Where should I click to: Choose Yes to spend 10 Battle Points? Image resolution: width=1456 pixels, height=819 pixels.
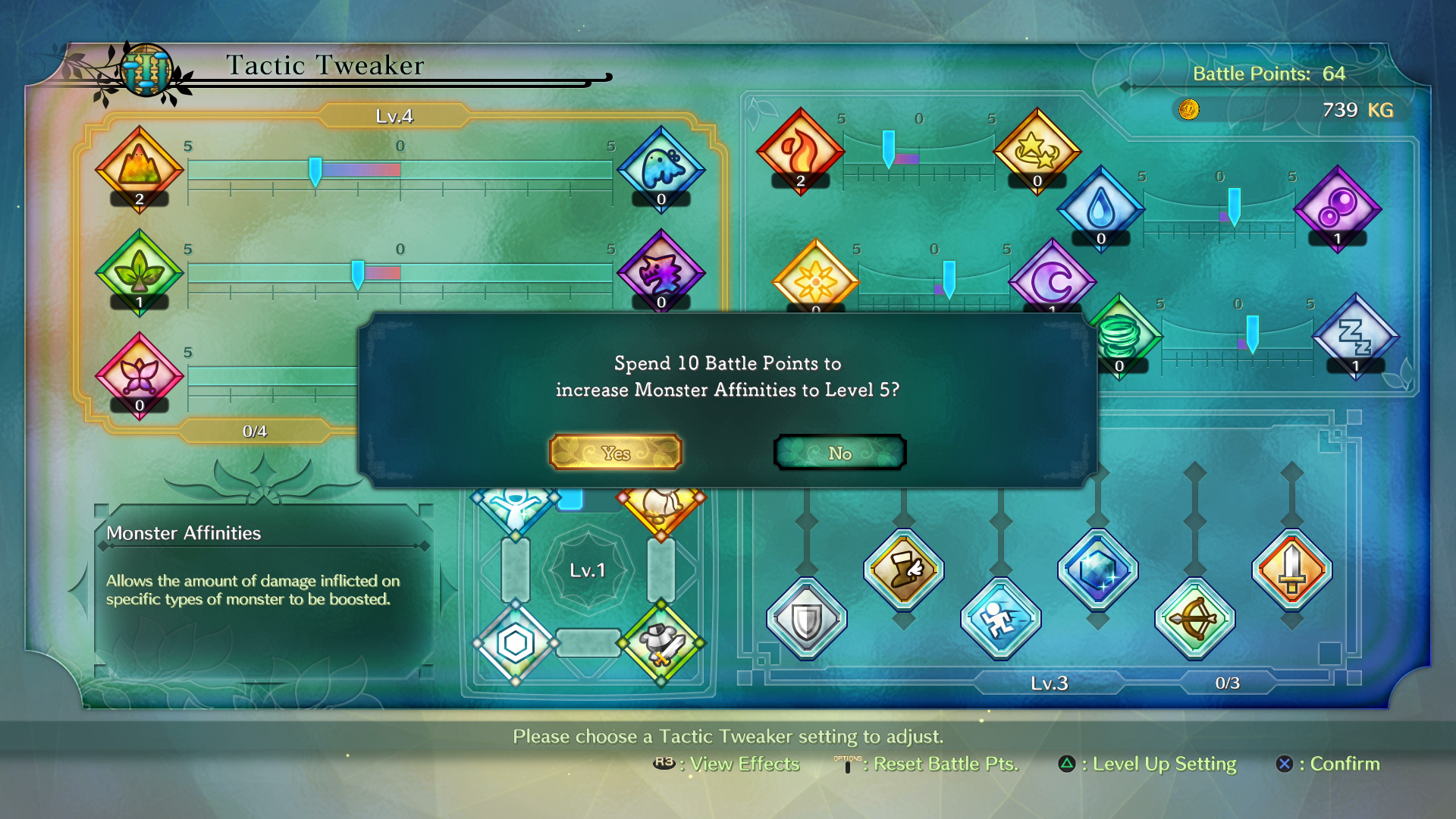tap(616, 452)
